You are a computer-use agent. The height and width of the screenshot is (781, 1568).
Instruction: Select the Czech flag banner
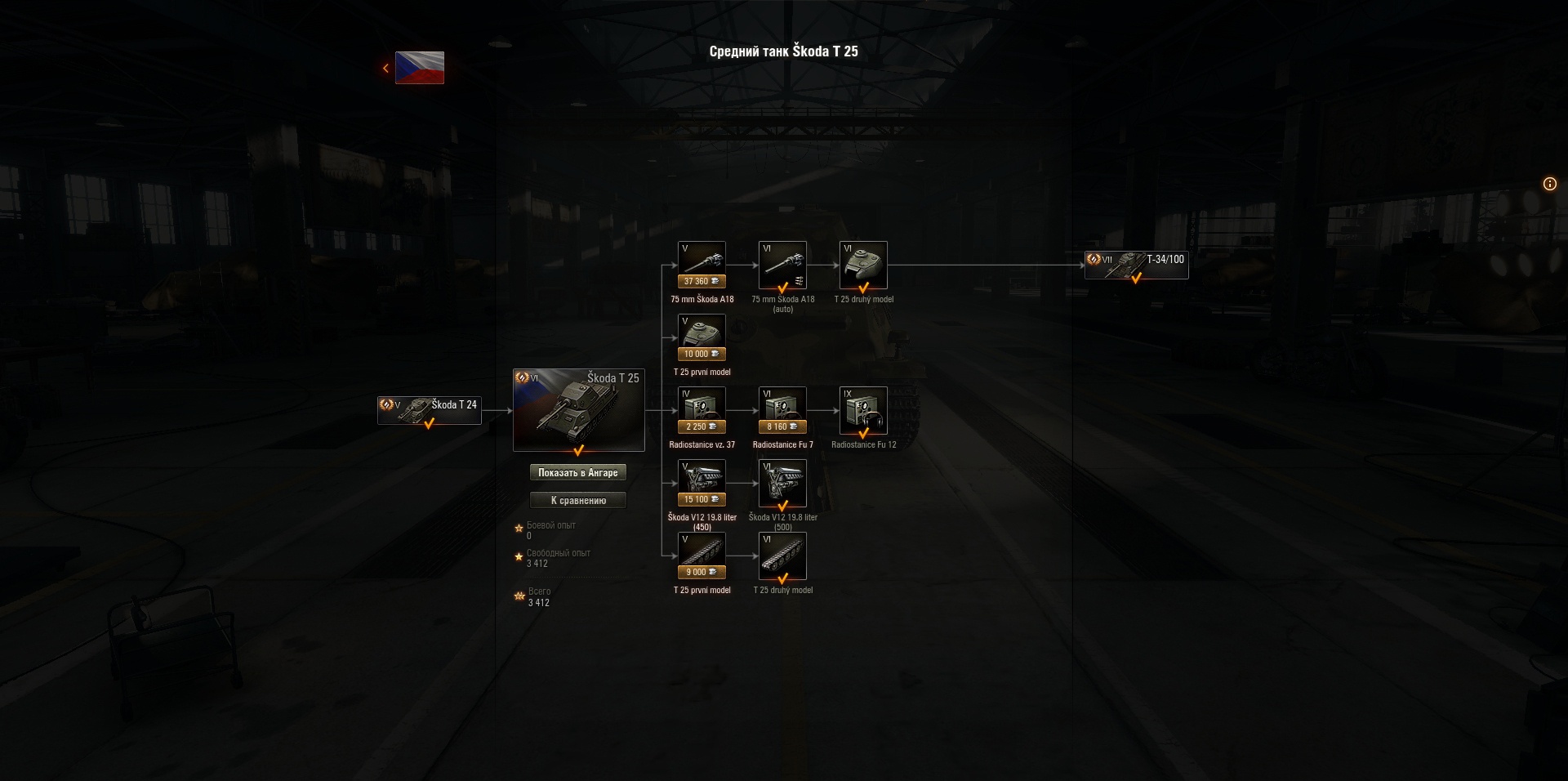418,69
